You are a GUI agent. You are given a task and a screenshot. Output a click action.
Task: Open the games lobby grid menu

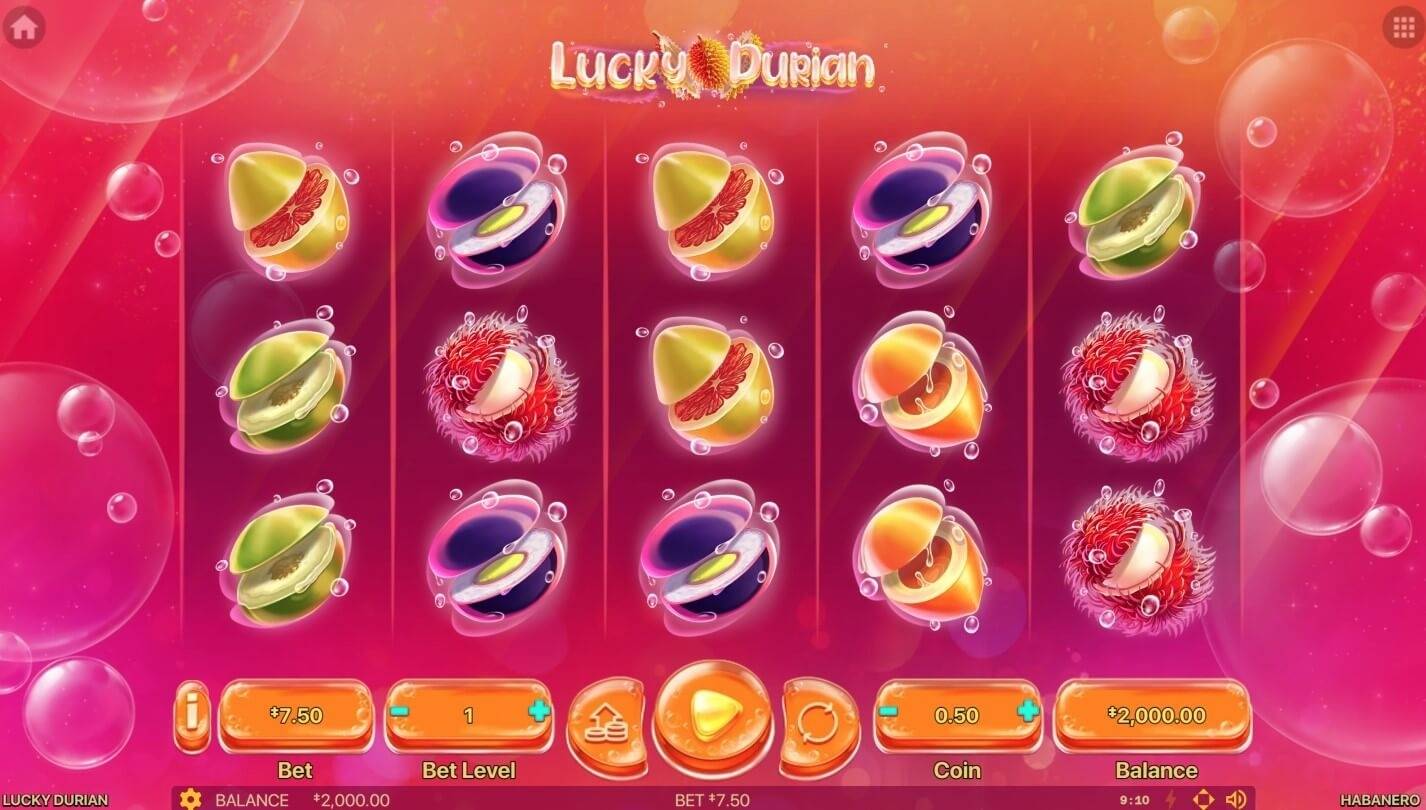point(1400,25)
